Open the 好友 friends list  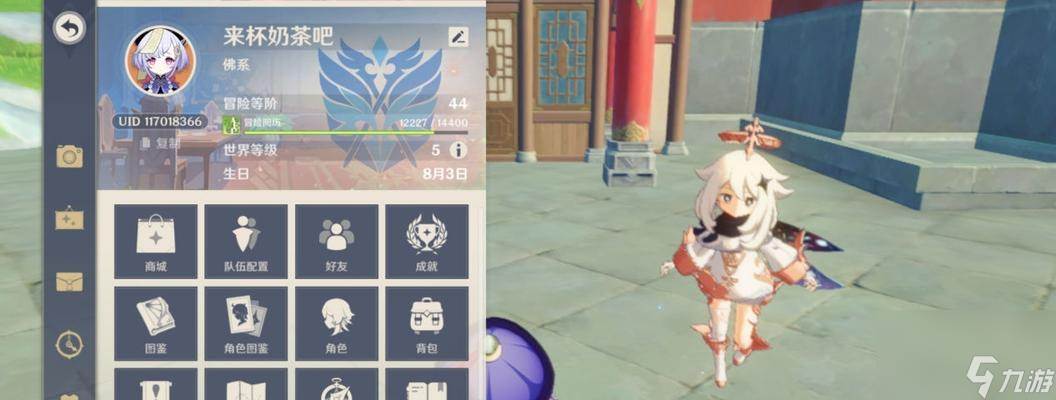(x=336, y=241)
